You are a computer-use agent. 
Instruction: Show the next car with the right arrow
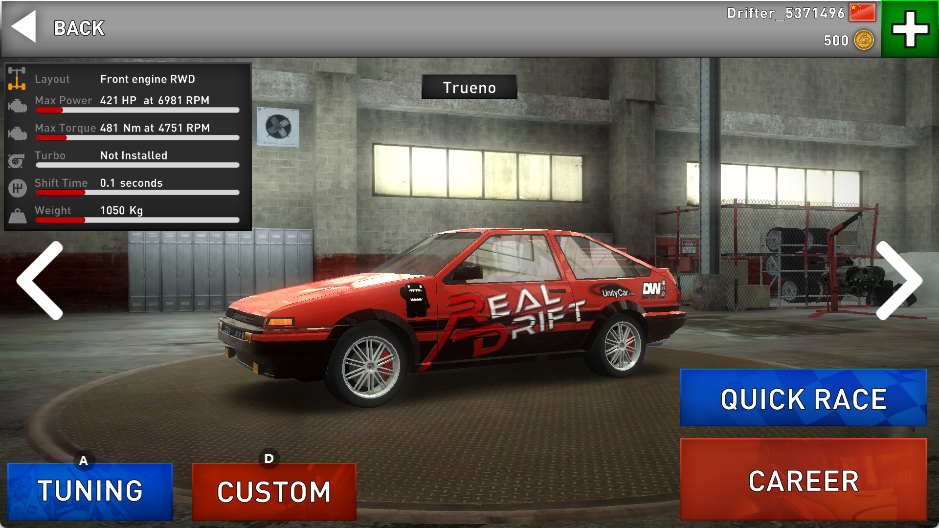[898, 281]
